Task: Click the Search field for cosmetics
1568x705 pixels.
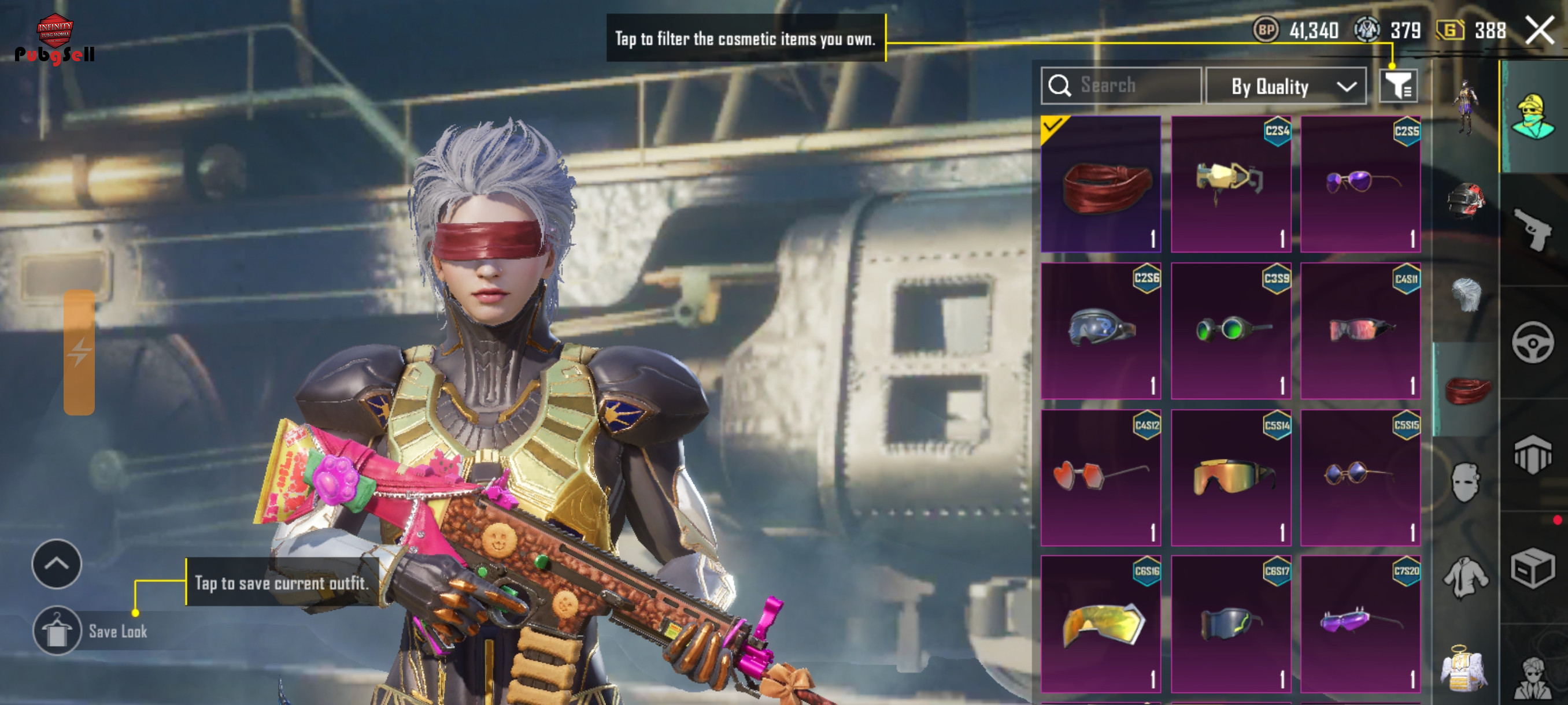Action: [1120, 86]
